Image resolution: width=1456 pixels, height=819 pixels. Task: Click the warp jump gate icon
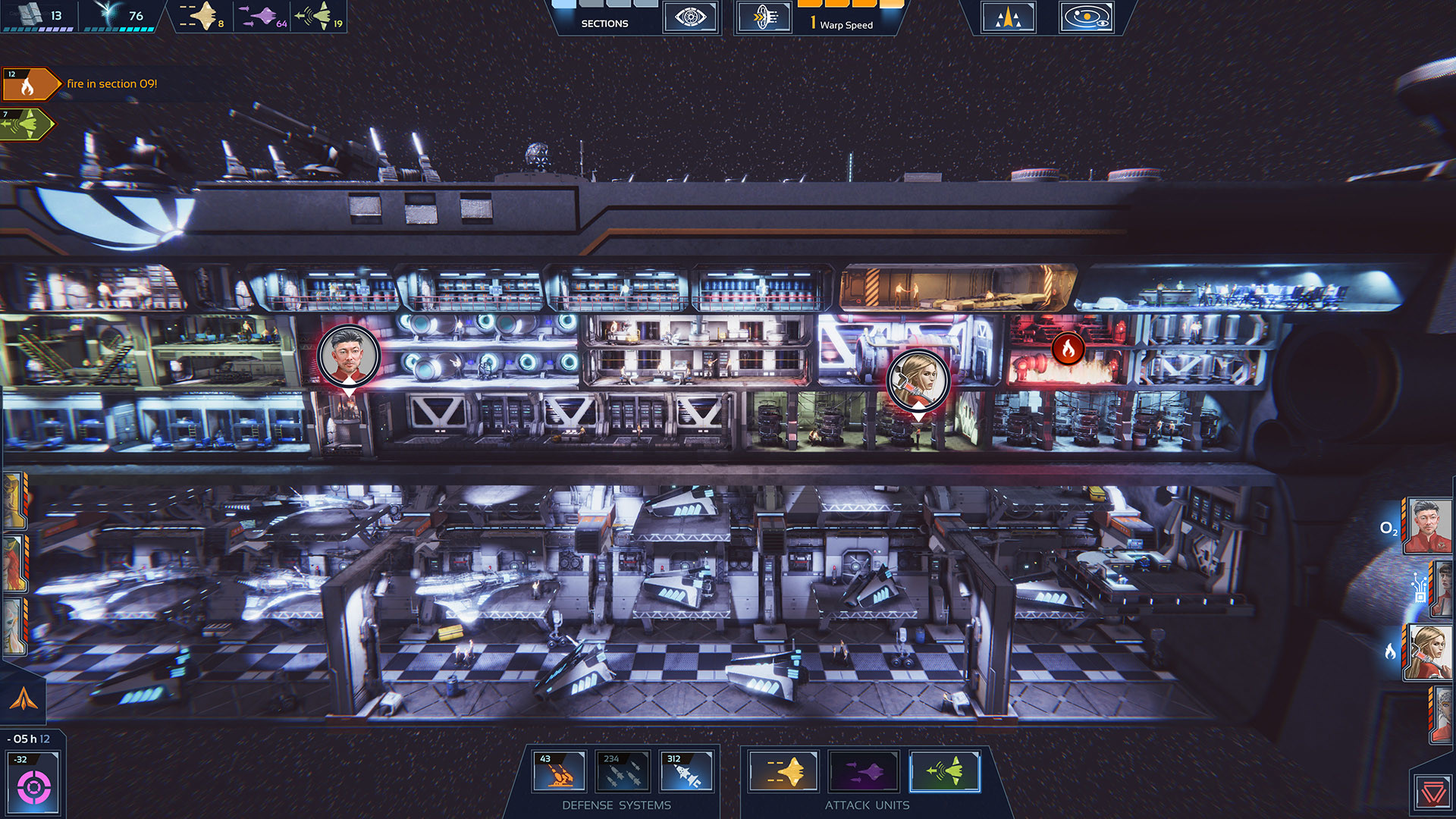point(765,16)
